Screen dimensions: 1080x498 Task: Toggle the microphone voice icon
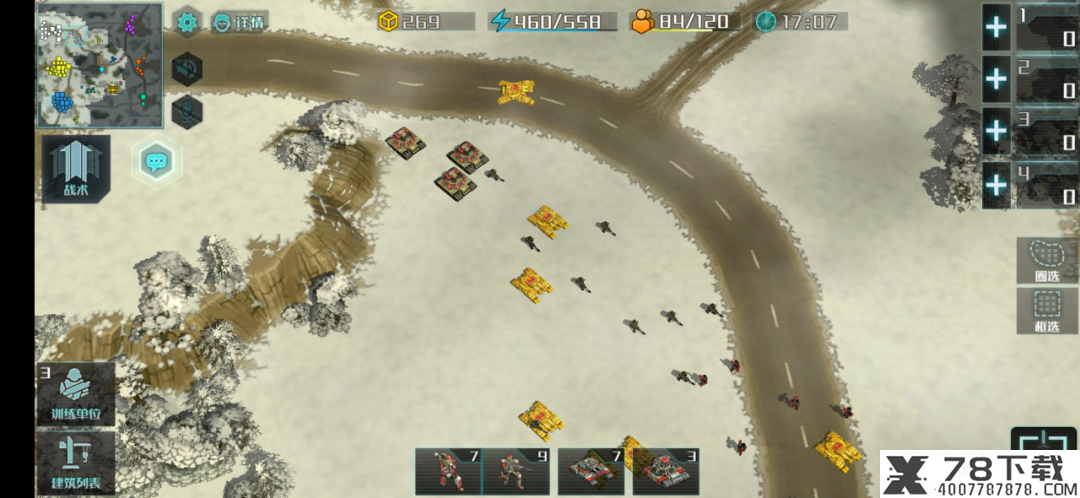(187, 112)
